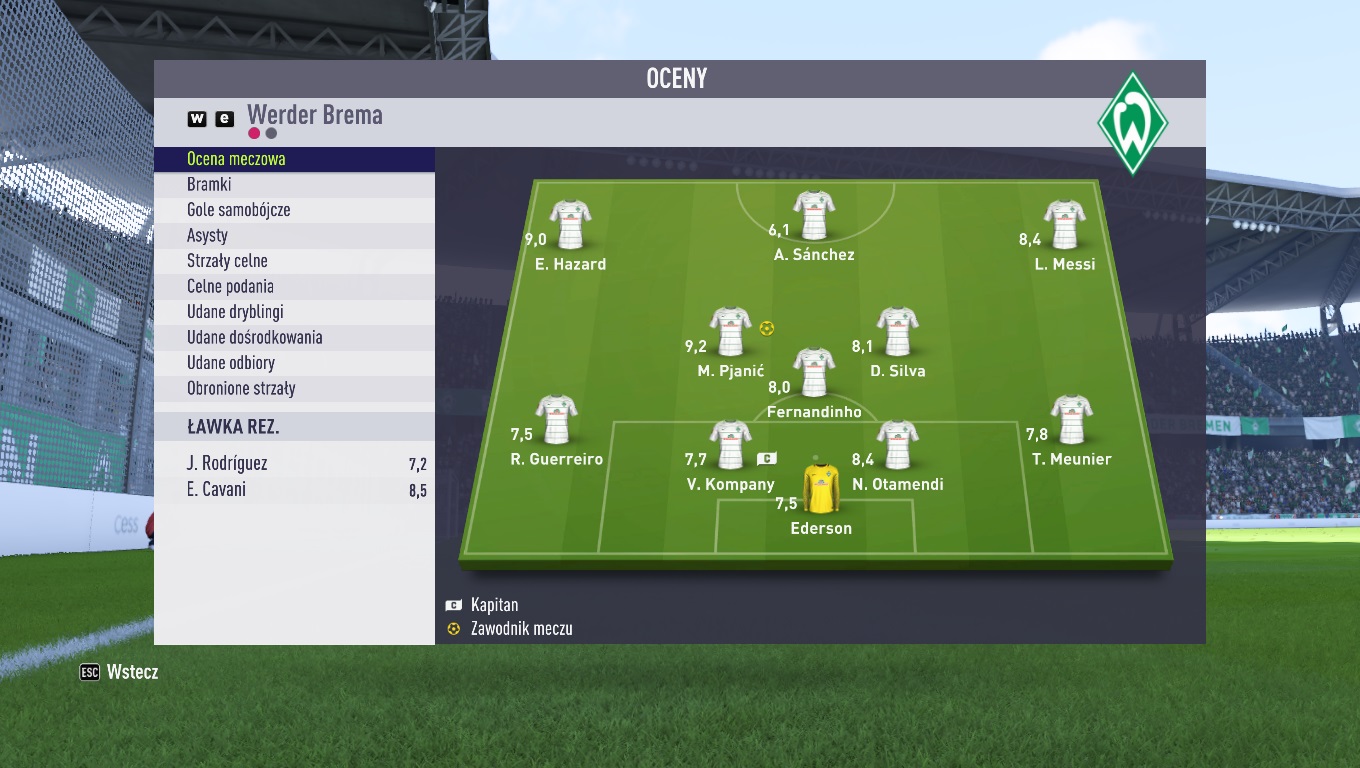Screen dimensions: 1360x768
Task: Select E. Hazard on the pitch
Action: point(570,226)
